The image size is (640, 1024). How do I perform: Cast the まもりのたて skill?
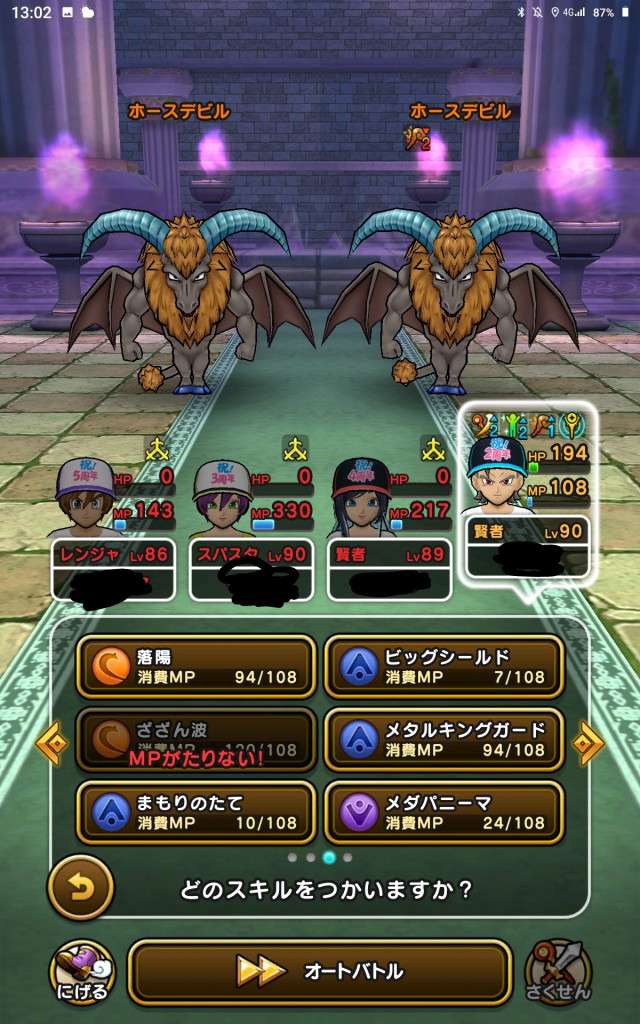195,812
